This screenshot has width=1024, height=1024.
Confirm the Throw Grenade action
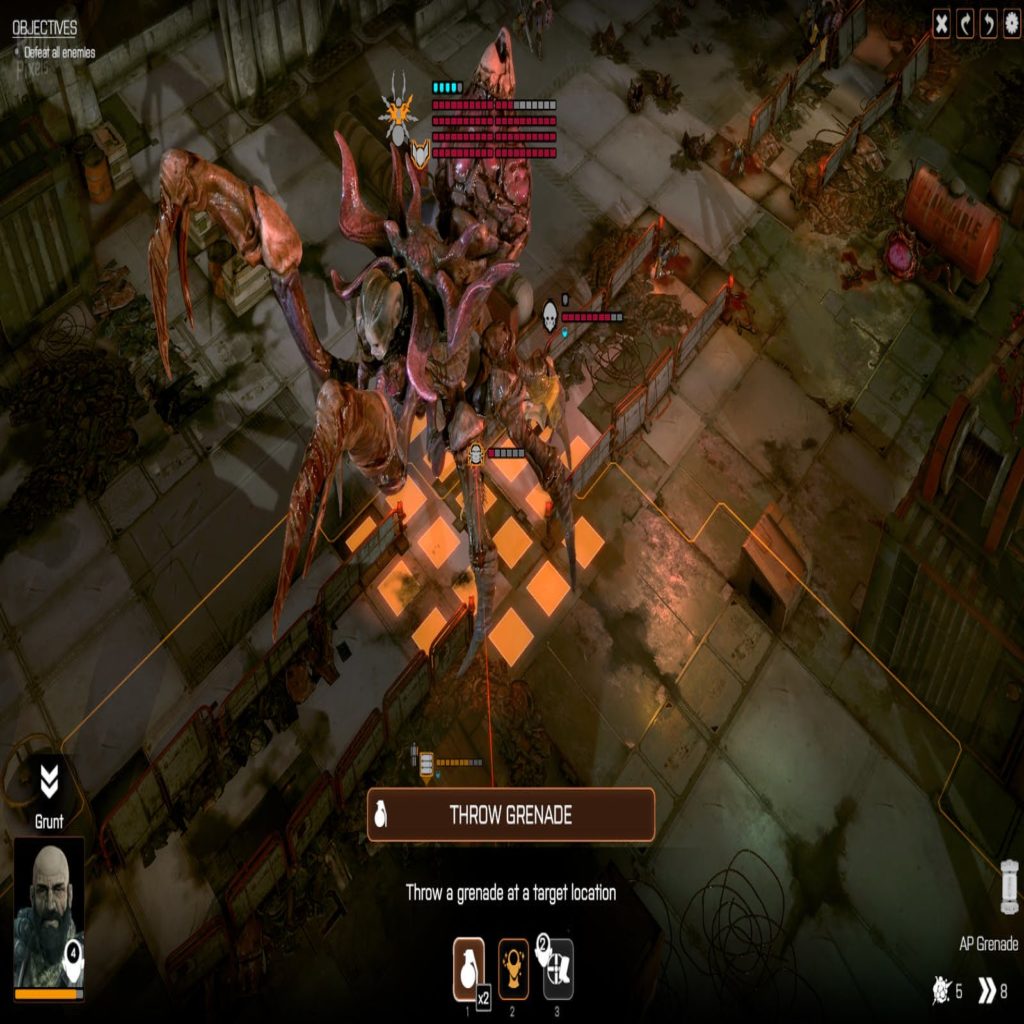[x=511, y=815]
